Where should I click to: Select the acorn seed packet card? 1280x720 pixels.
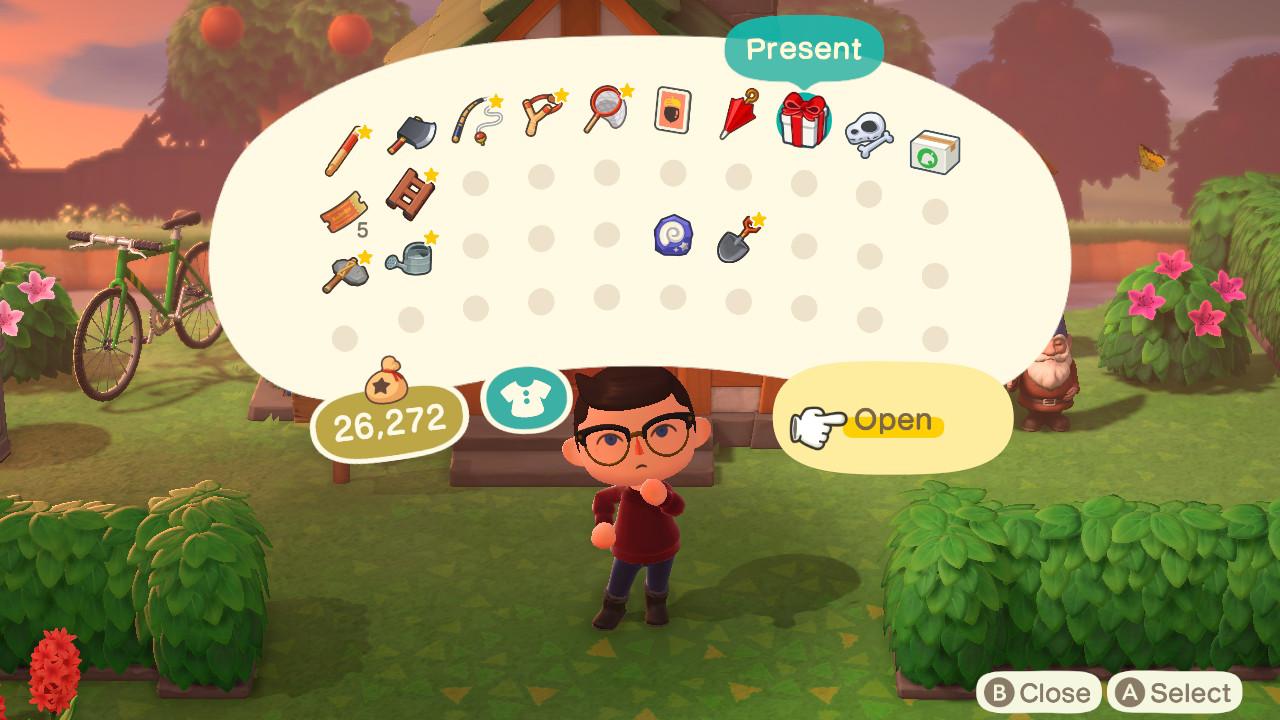[x=672, y=110]
